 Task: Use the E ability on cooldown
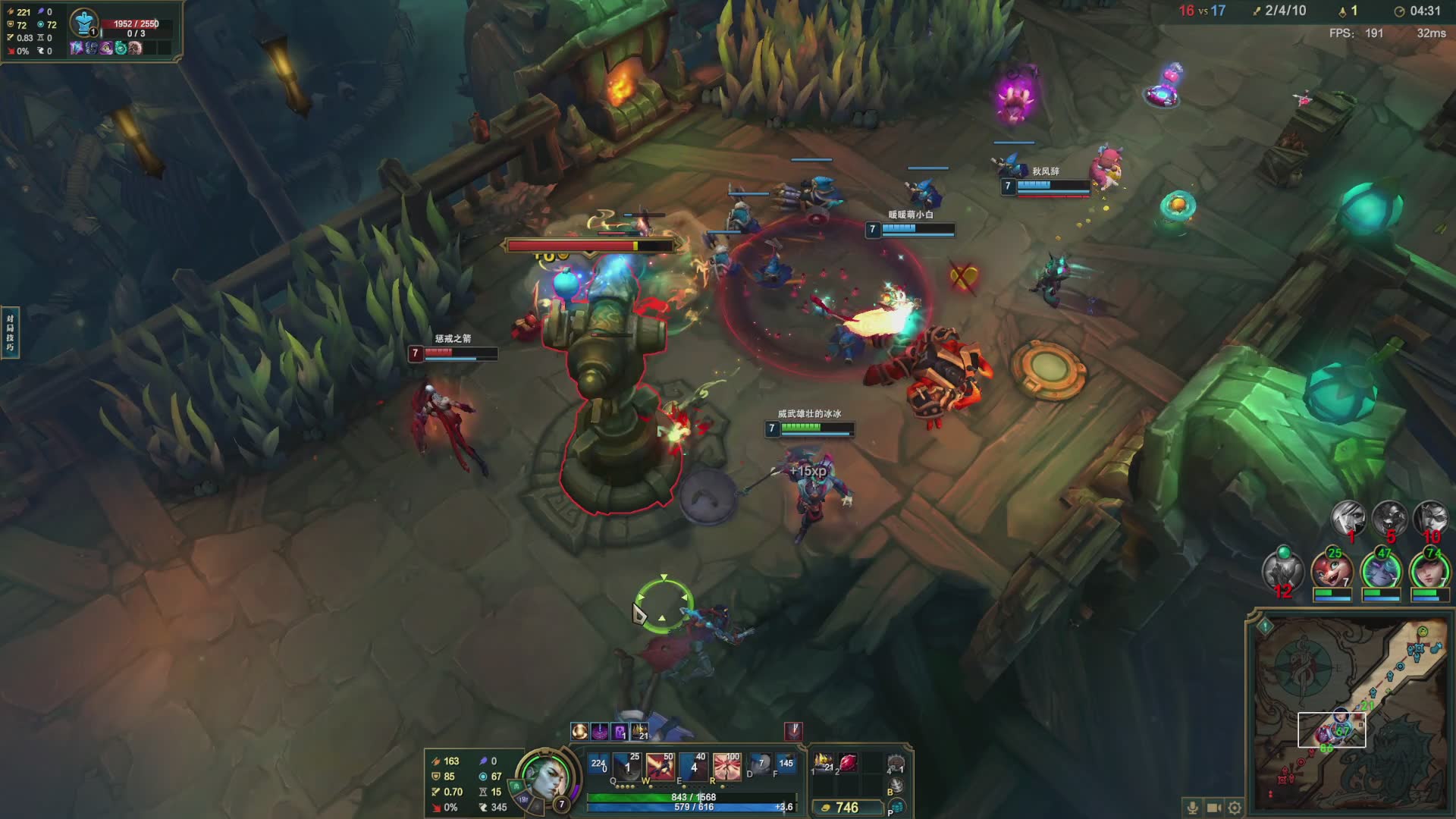[693, 767]
